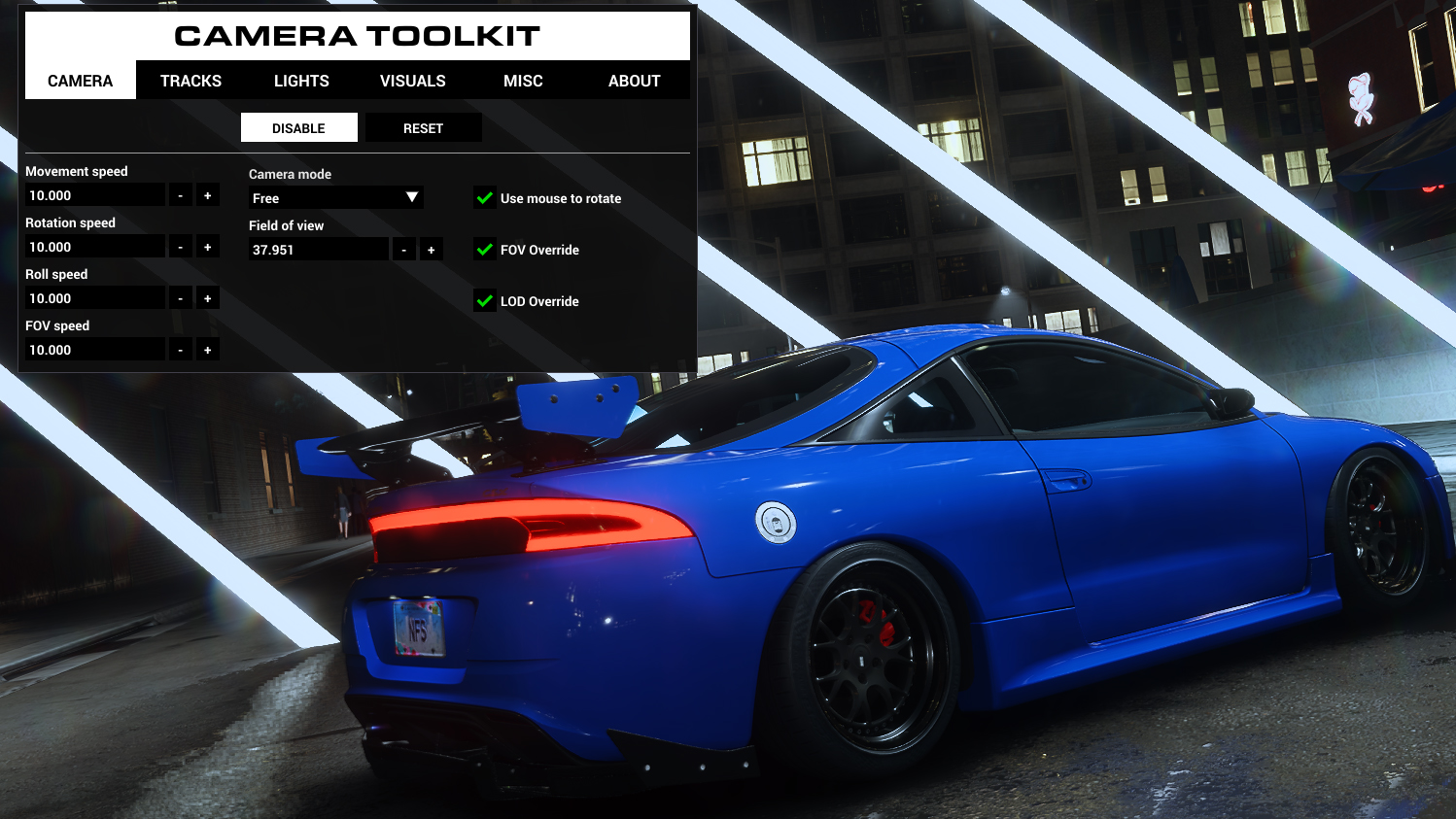Increase FOV speed with plus button
Viewport: 1456px width, 819px height.
(207, 349)
